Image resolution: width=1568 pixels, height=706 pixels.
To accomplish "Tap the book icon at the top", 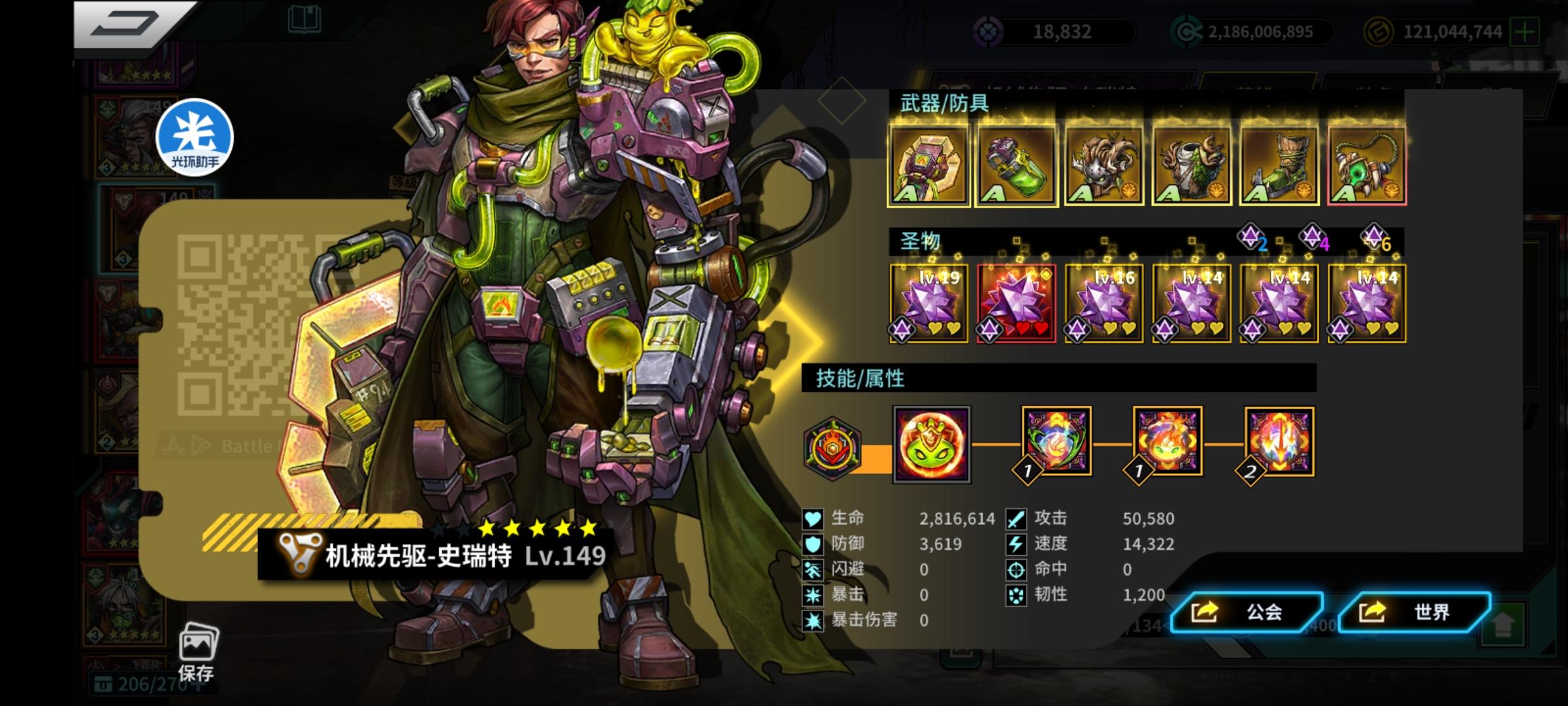I will [304, 20].
